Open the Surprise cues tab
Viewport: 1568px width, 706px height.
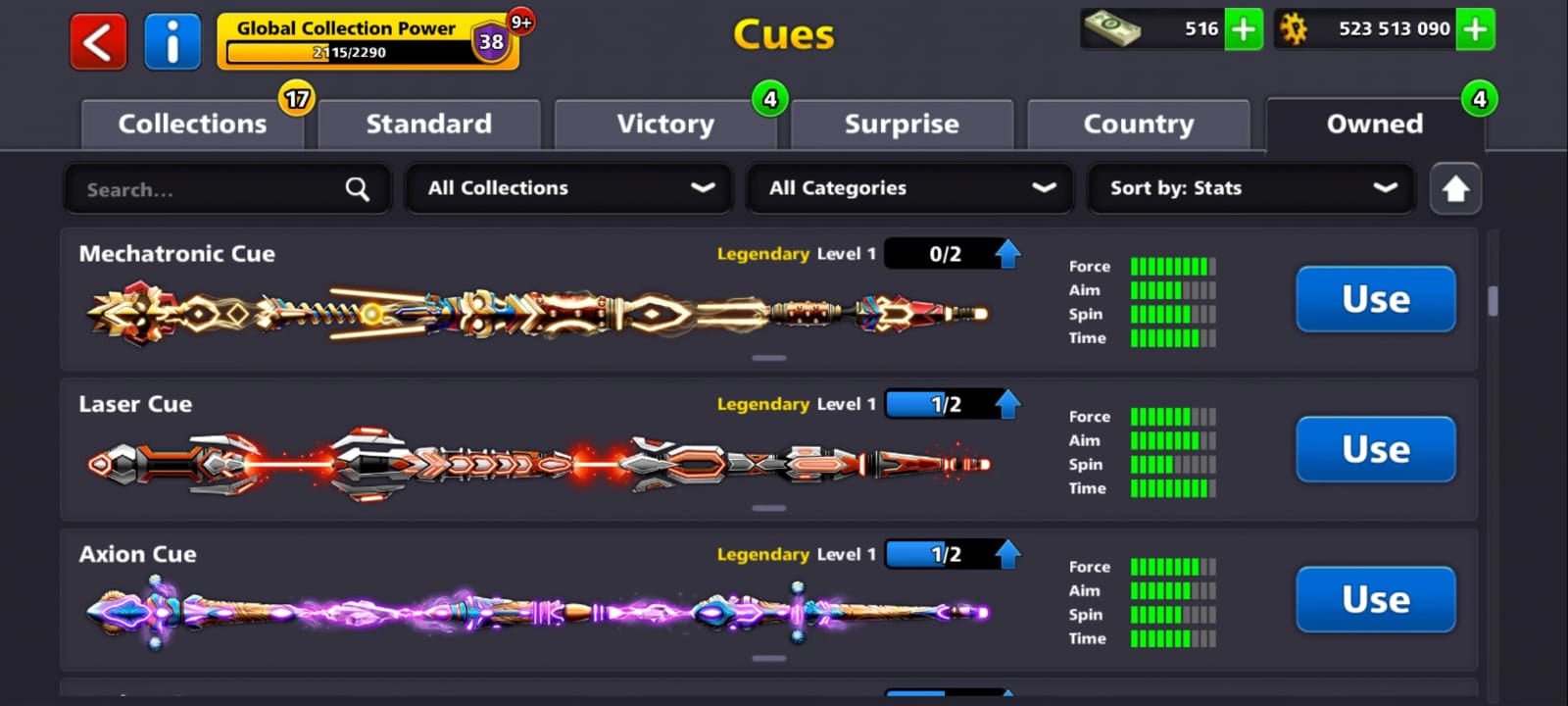point(901,124)
